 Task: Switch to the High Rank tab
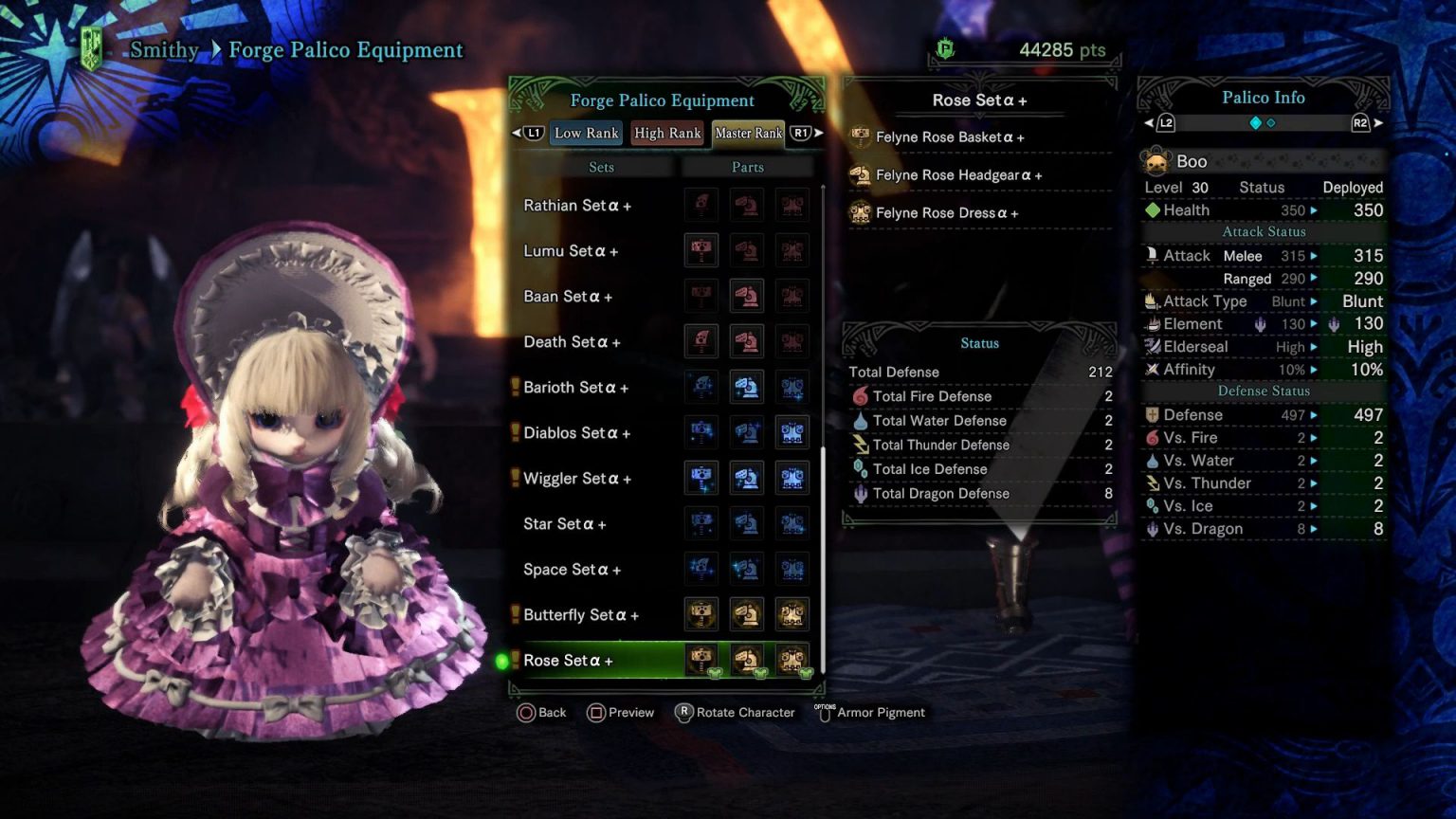[667, 134]
